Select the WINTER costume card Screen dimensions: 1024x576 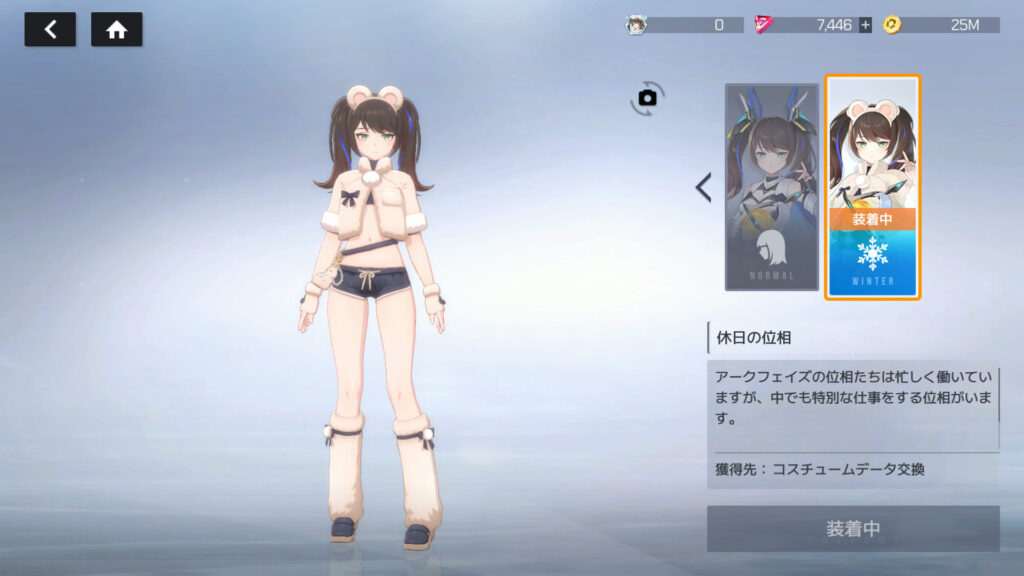click(x=872, y=187)
